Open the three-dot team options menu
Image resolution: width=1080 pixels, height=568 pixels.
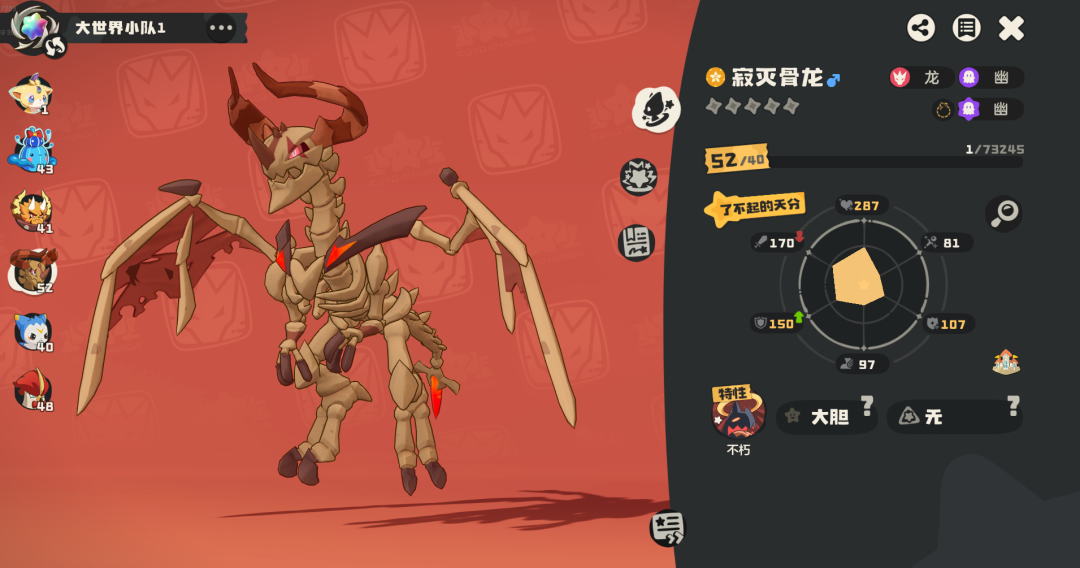[221, 28]
